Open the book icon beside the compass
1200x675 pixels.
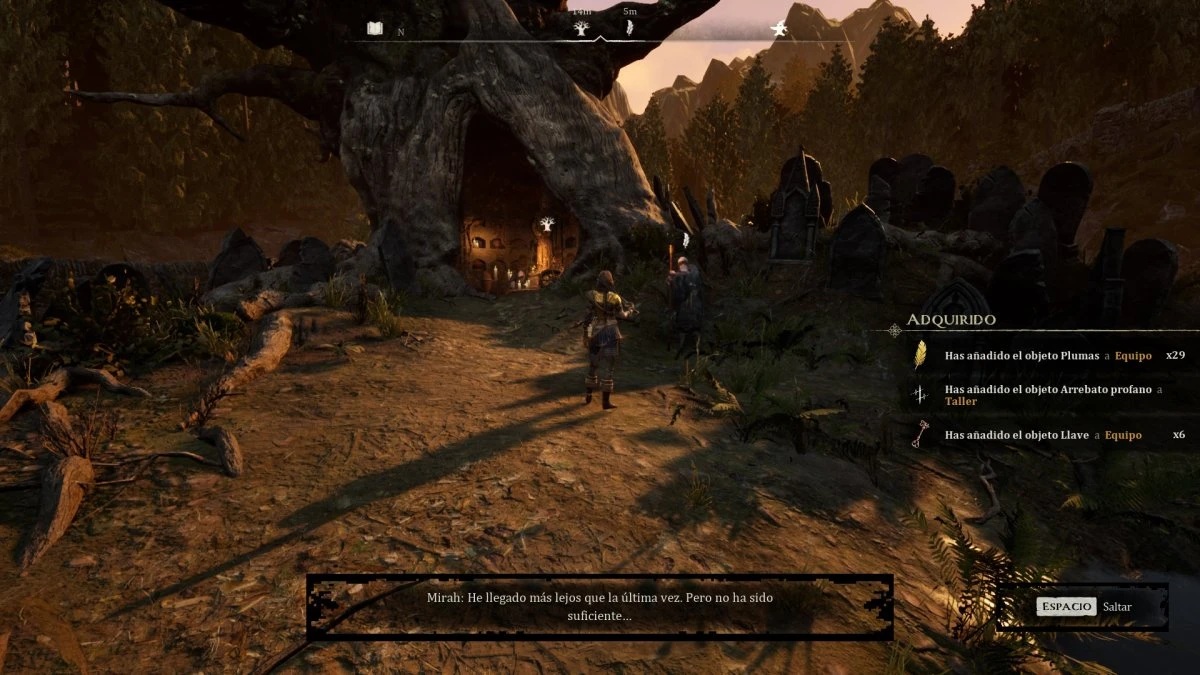tap(375, 29)
